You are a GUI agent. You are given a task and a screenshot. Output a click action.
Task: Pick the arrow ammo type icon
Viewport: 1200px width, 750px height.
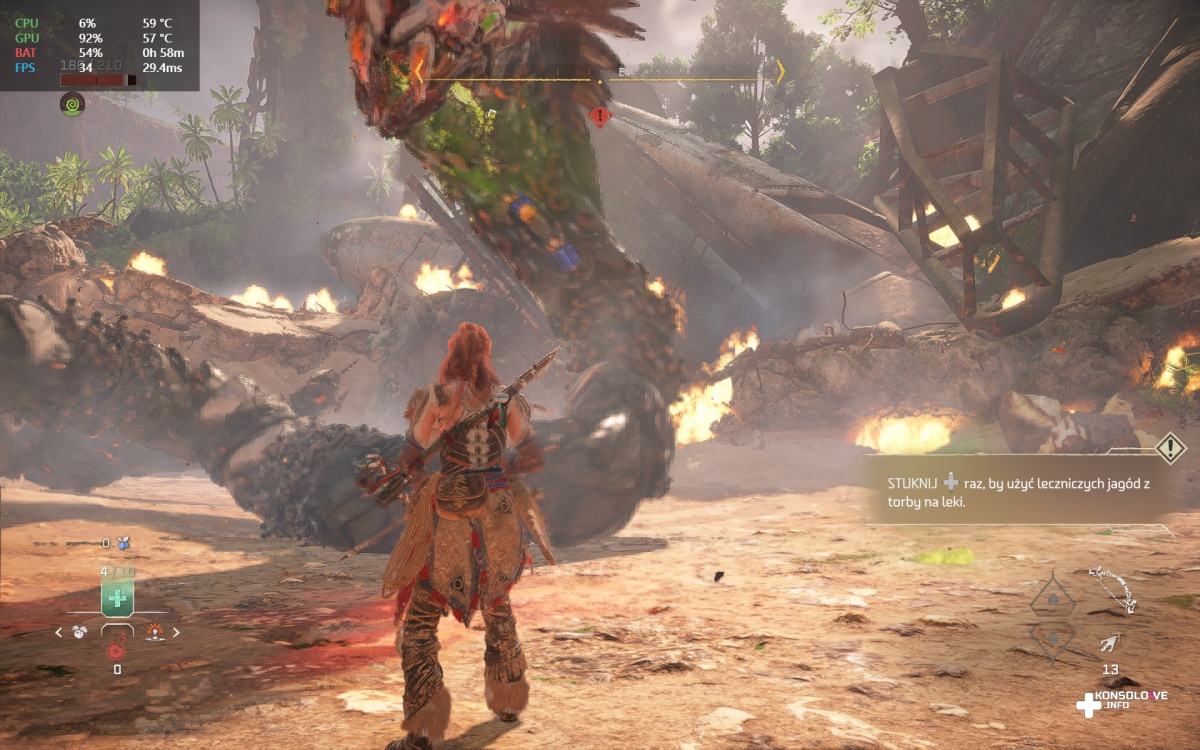[1110, 643]
